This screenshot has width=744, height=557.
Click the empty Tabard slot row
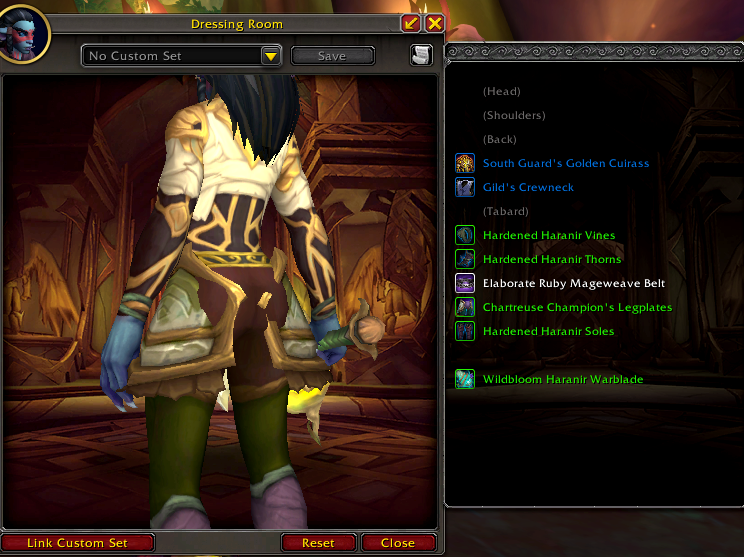(x=504, y=211)
